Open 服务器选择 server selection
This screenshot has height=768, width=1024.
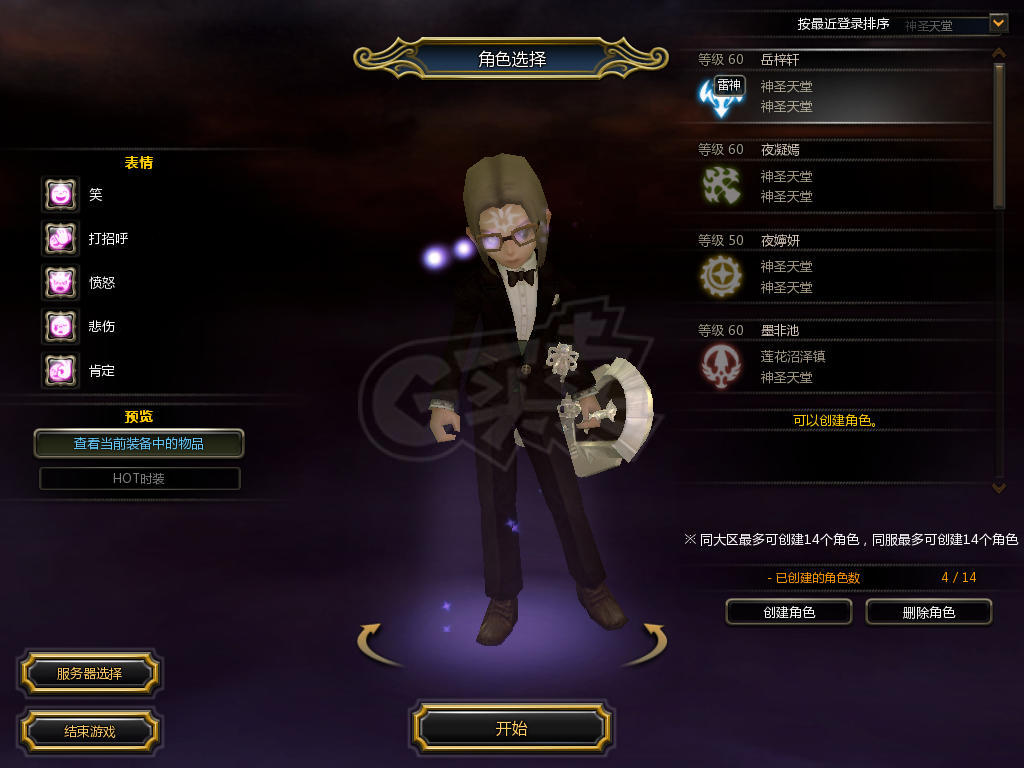click(89, 674)
